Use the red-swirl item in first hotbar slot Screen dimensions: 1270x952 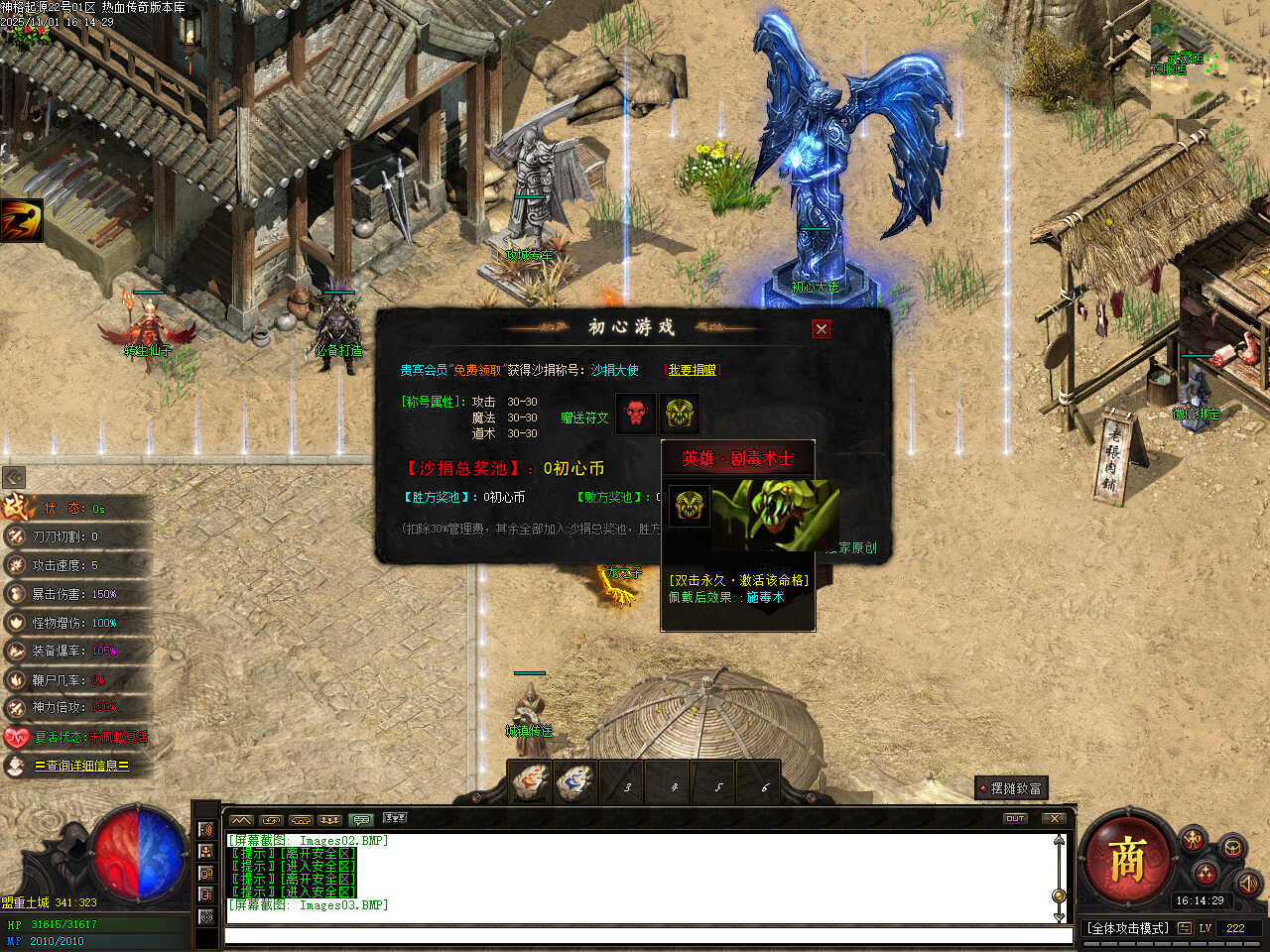531,782
